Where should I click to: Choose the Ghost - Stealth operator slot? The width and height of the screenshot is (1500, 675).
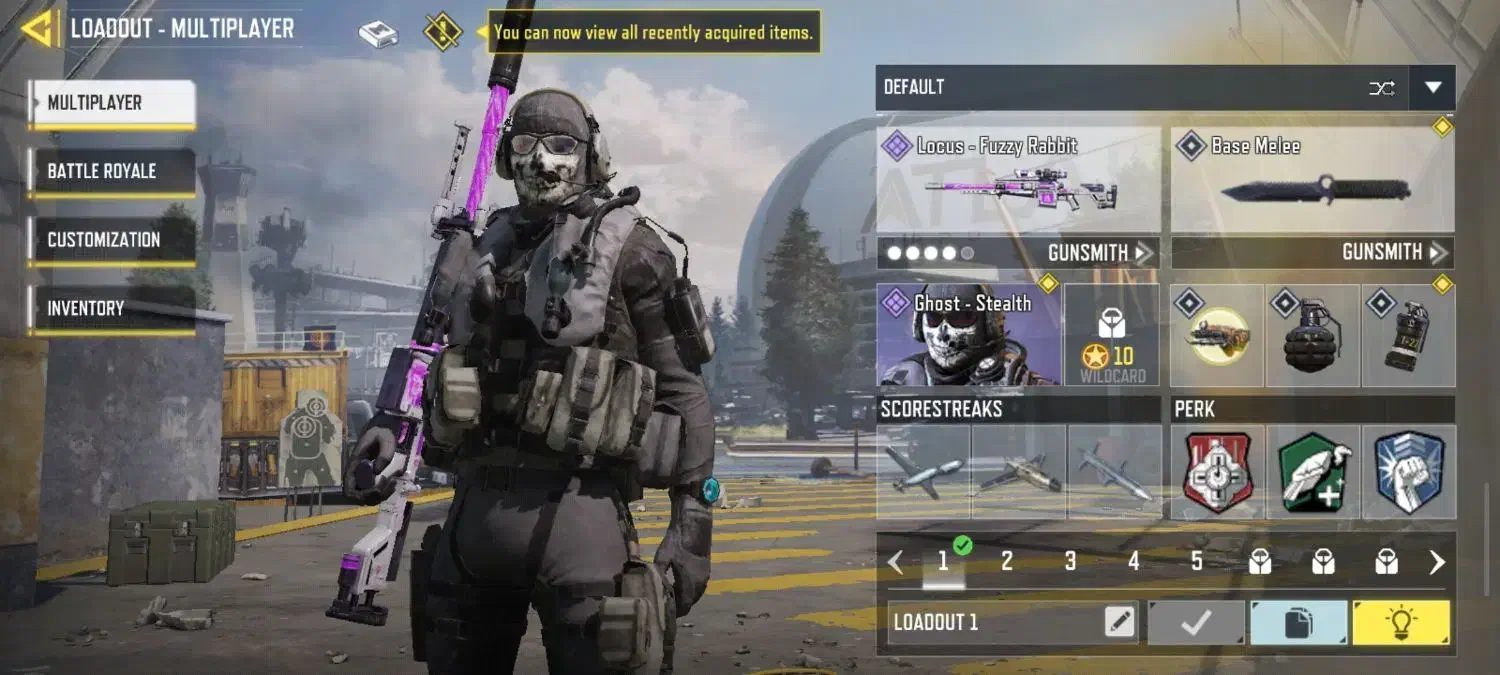[968, 335]
